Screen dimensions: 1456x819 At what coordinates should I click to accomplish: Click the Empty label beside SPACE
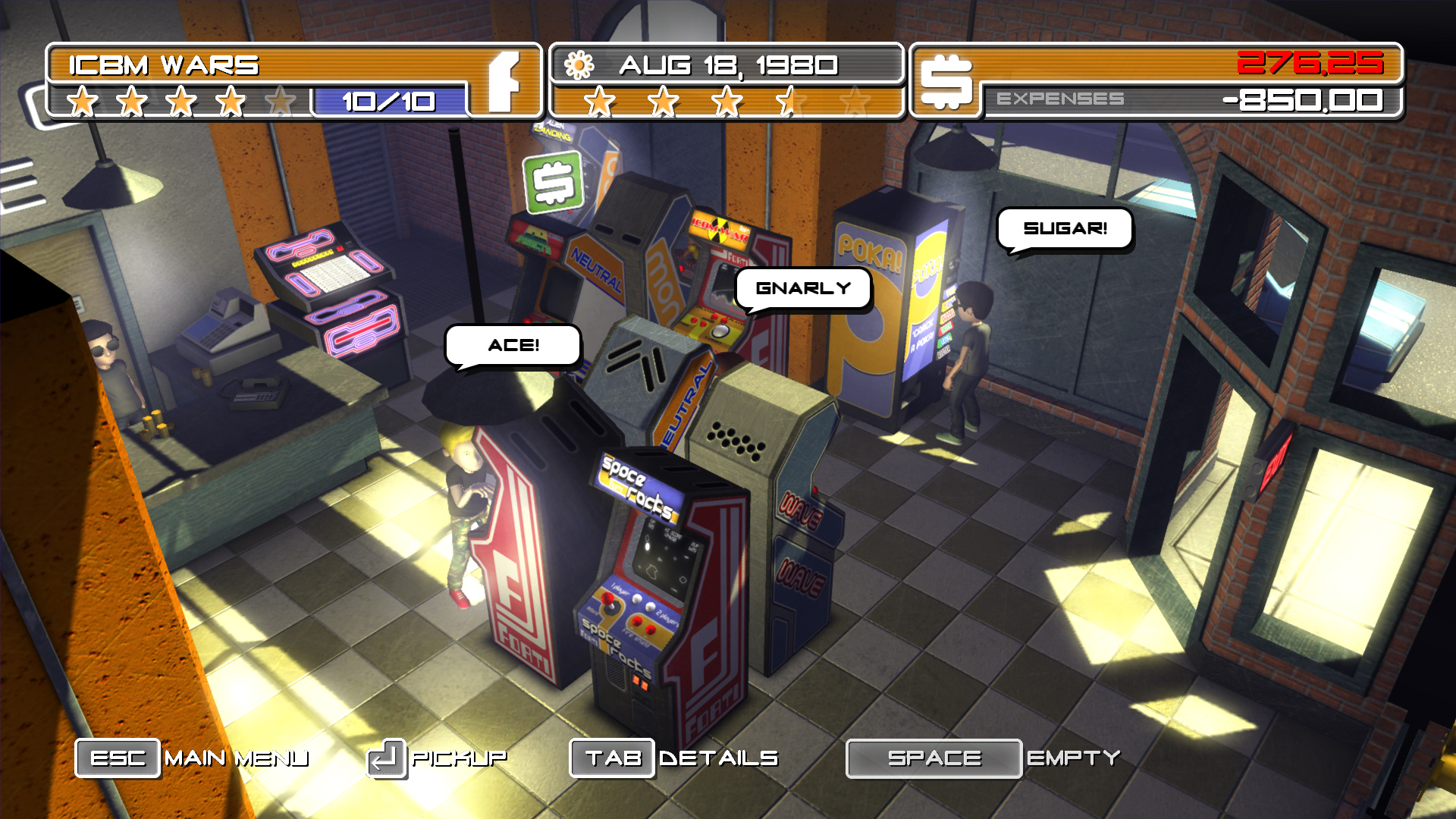[1075, 756]
